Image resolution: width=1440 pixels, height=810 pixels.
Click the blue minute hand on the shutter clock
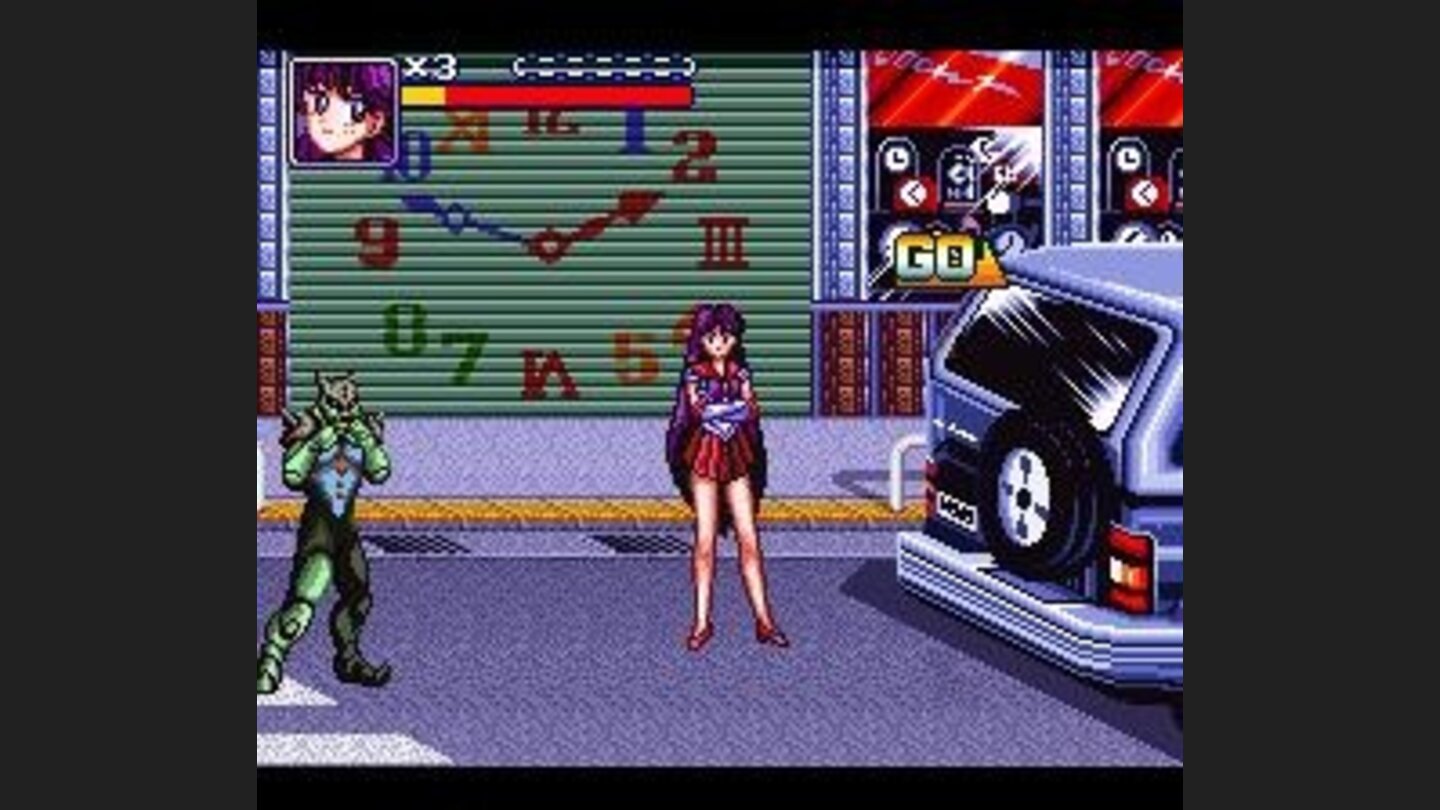click(465, 212)
